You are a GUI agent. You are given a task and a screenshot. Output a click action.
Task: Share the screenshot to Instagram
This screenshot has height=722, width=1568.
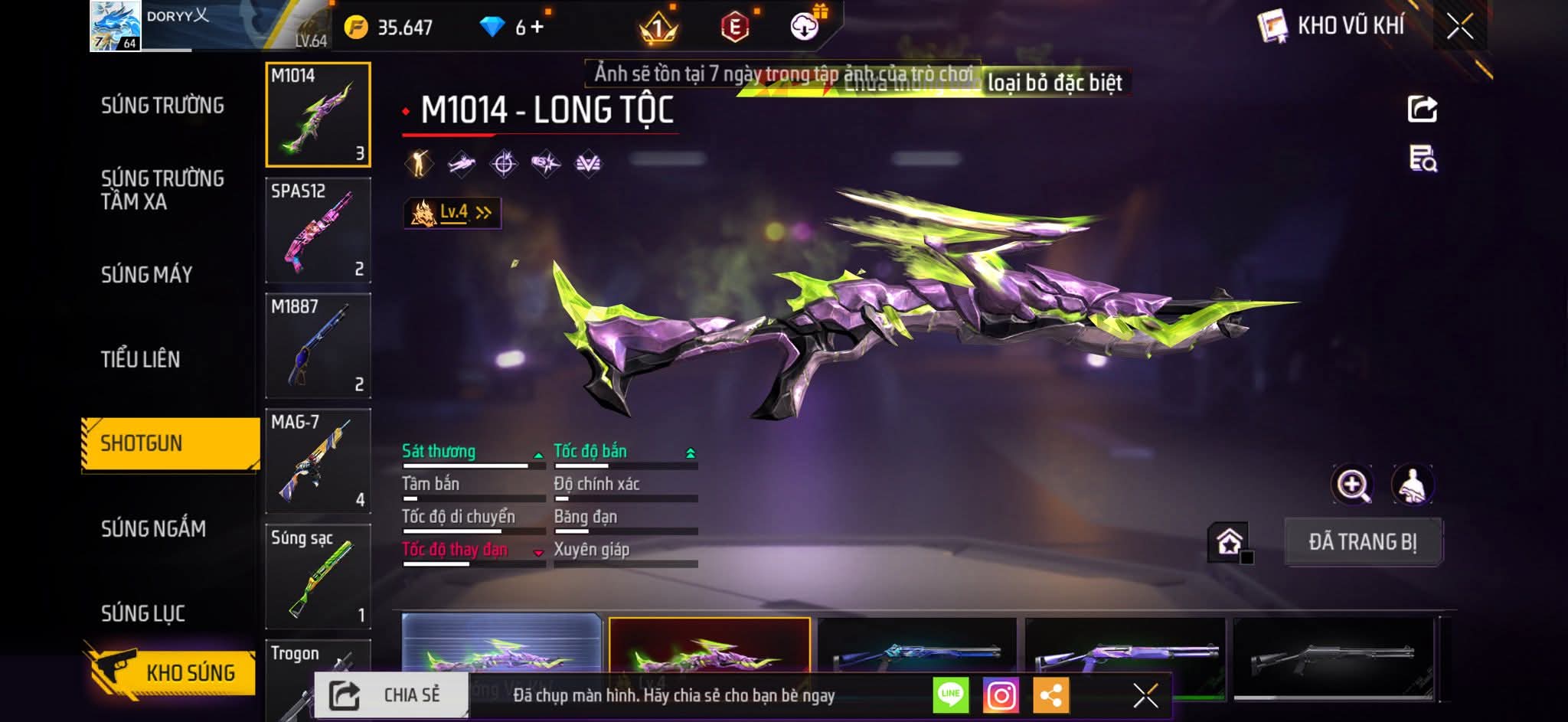tap(1001, 695)
